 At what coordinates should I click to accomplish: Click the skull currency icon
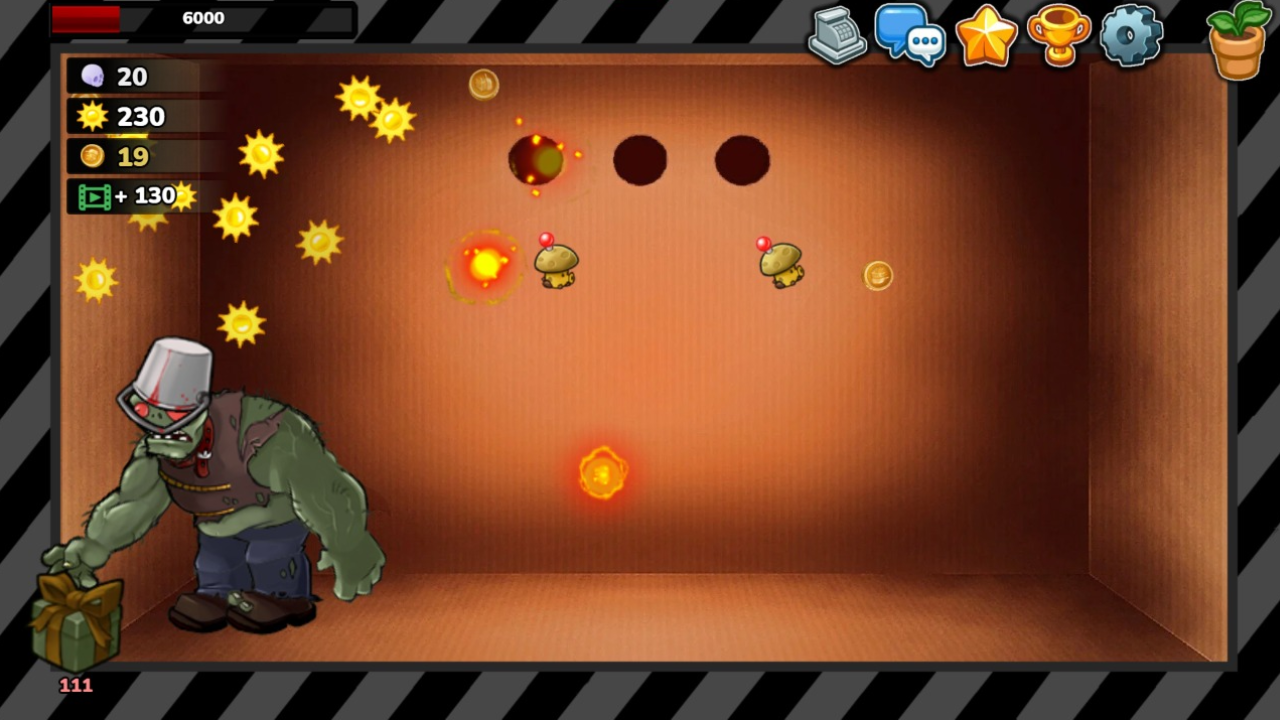[91, 75]
